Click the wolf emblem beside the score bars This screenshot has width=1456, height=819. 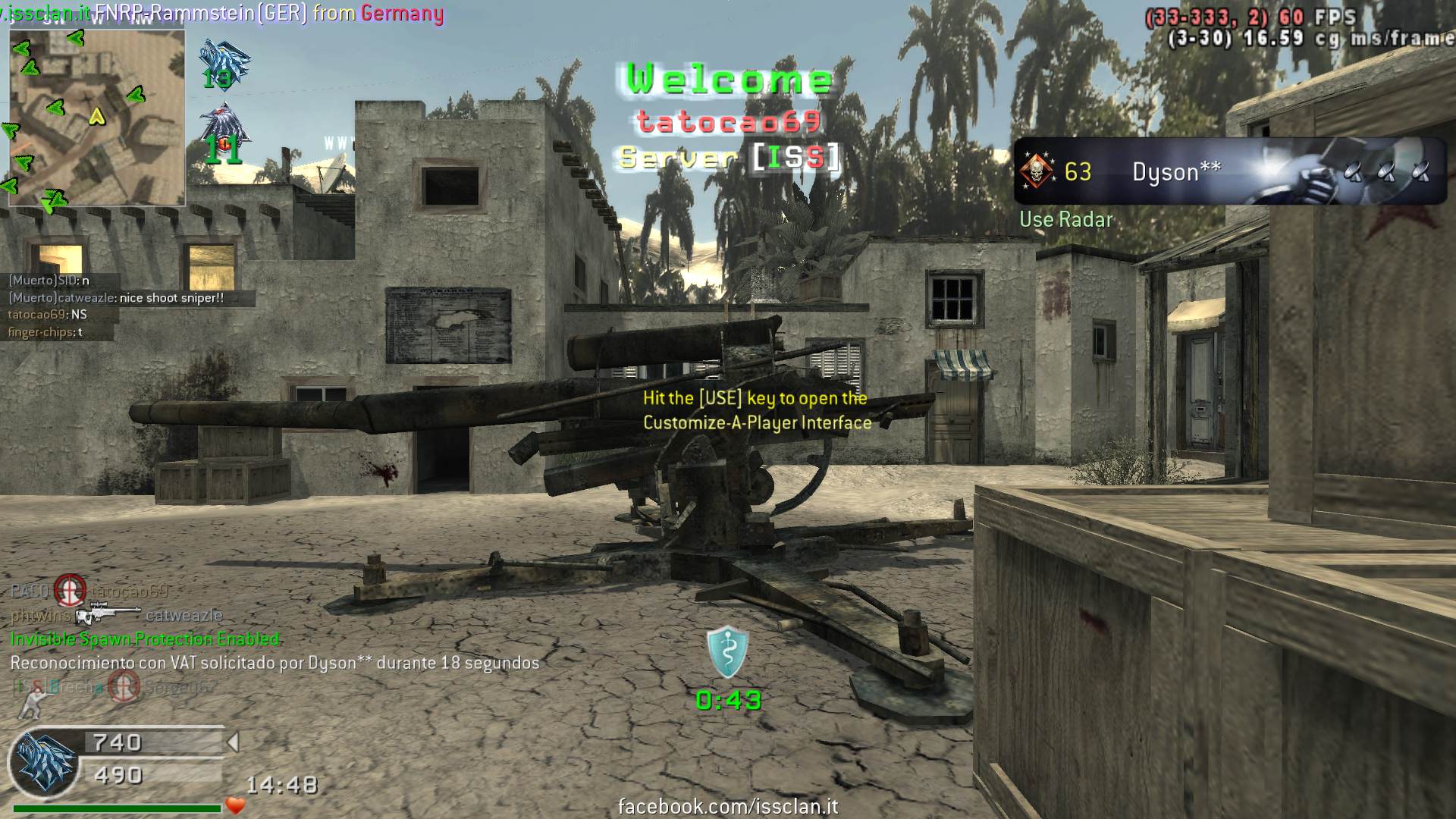coord(45,761)
